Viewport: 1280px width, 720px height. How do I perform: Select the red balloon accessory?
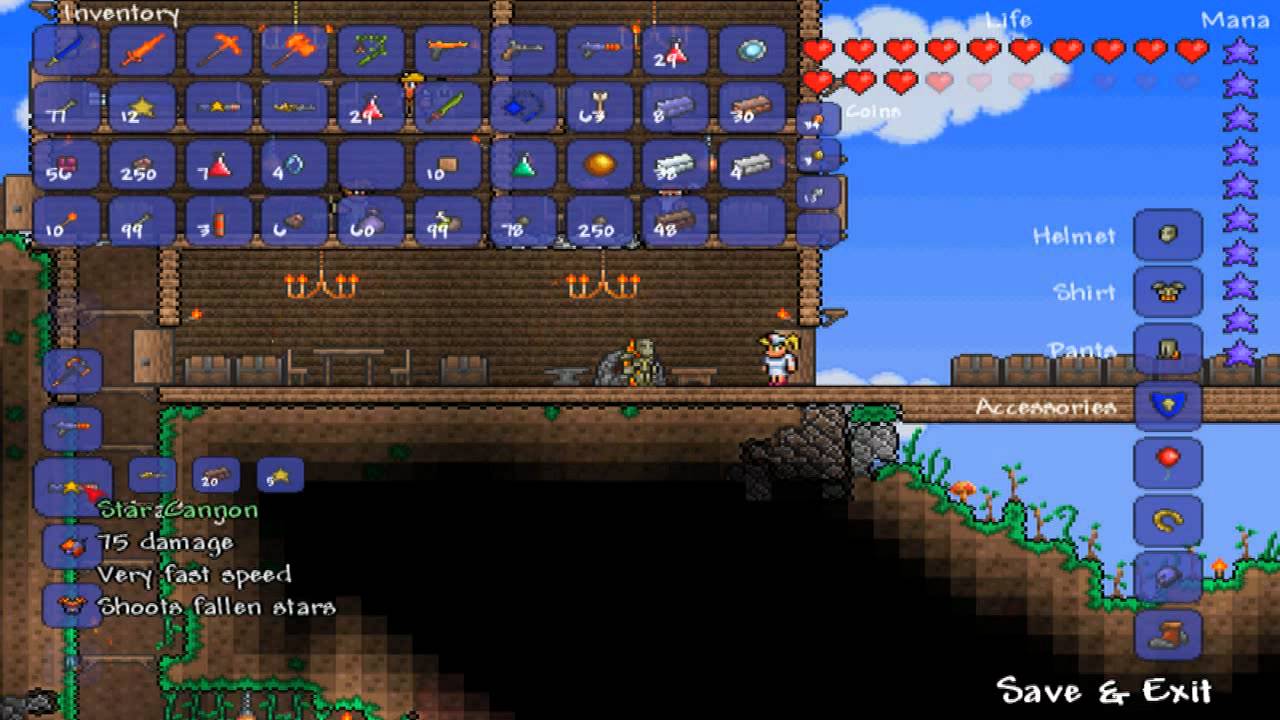coord(1167,463)
